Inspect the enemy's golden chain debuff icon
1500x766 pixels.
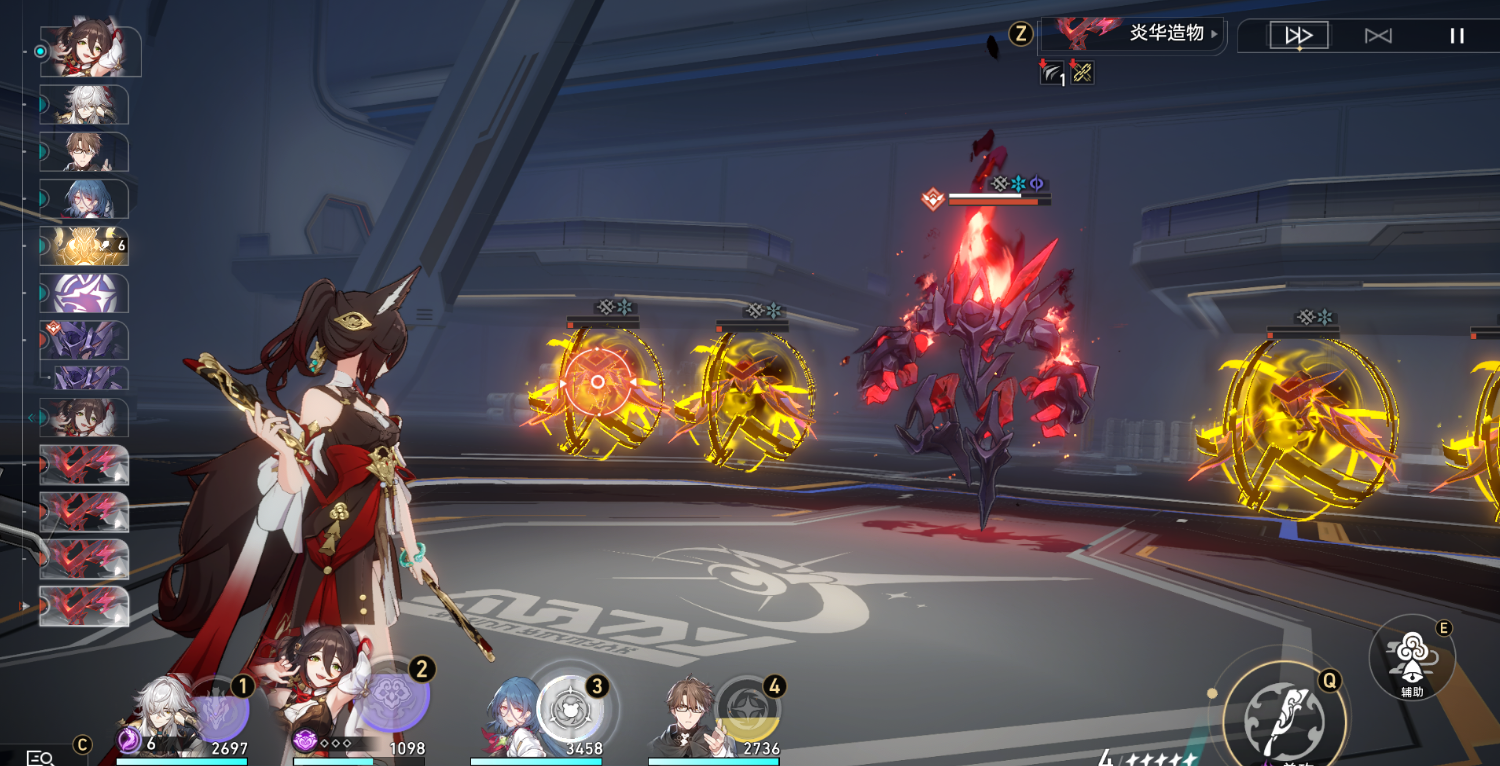[x=1081, y=72]
